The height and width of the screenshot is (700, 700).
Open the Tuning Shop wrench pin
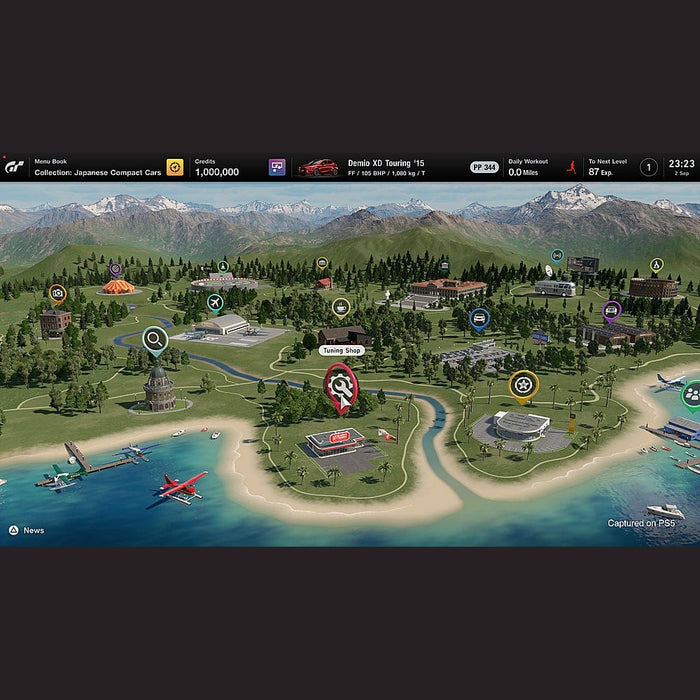[340, 385]
